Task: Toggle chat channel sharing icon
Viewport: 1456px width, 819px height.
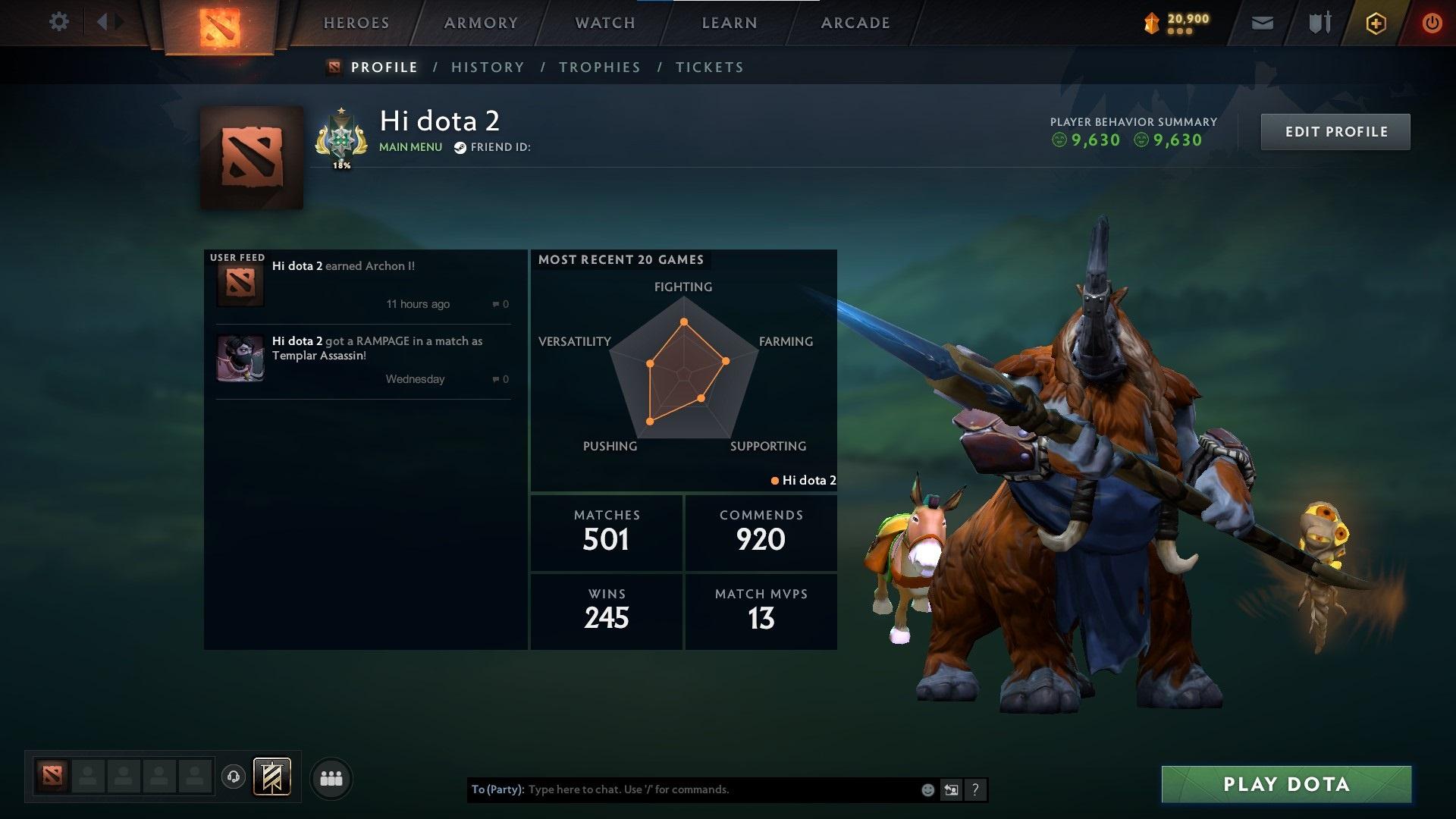Action: click(951, 789)
